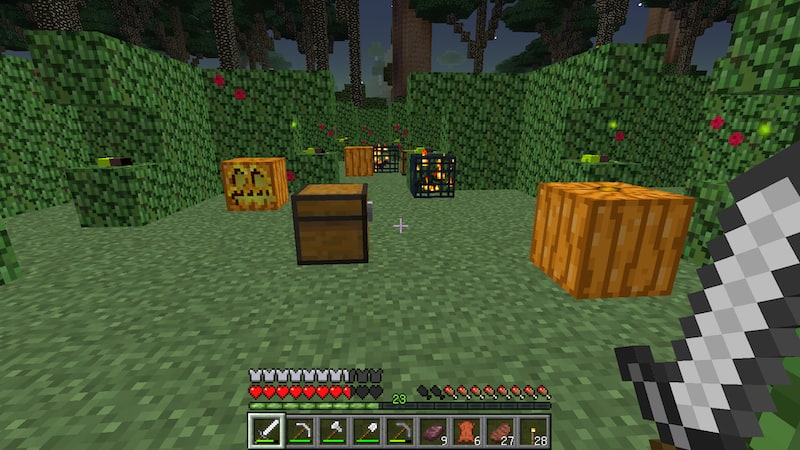The height and width of the screenshot is (450, 800).
Task: Select the cooked meat stack of 27
Action: click(x=499, y=431)
